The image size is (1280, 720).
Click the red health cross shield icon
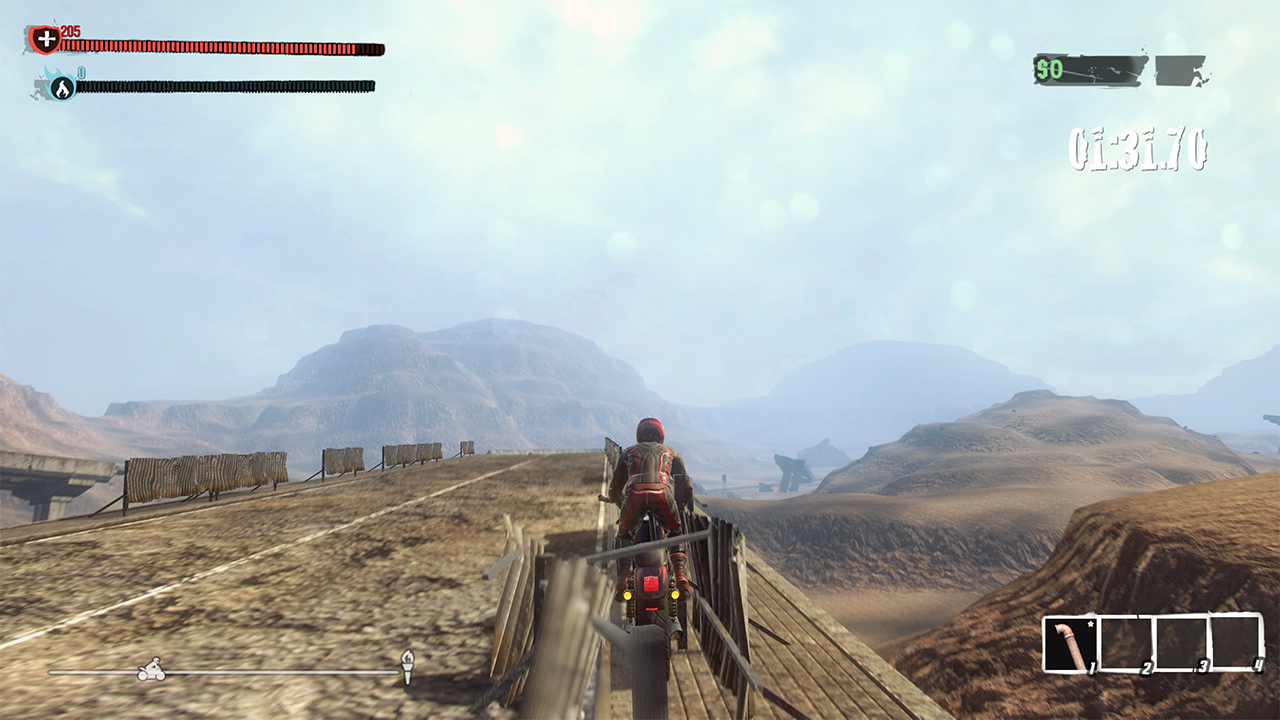point(45,40)
